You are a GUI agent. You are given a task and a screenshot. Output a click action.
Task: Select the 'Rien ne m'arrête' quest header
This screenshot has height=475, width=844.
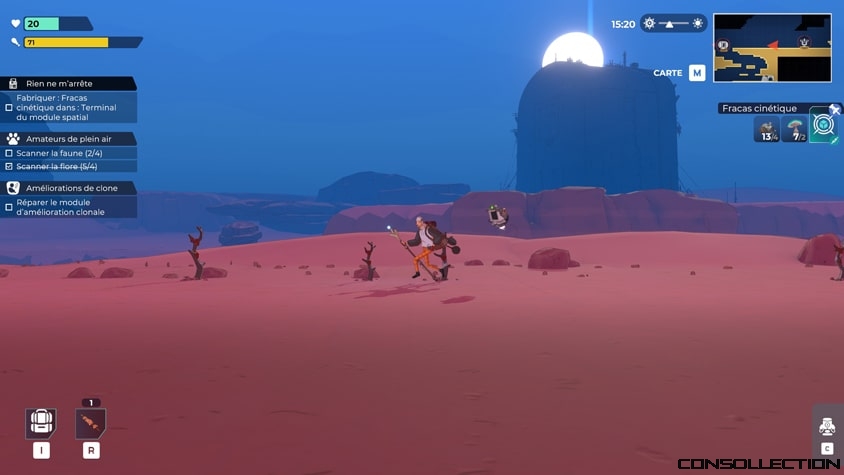click(x=70, y=85)
